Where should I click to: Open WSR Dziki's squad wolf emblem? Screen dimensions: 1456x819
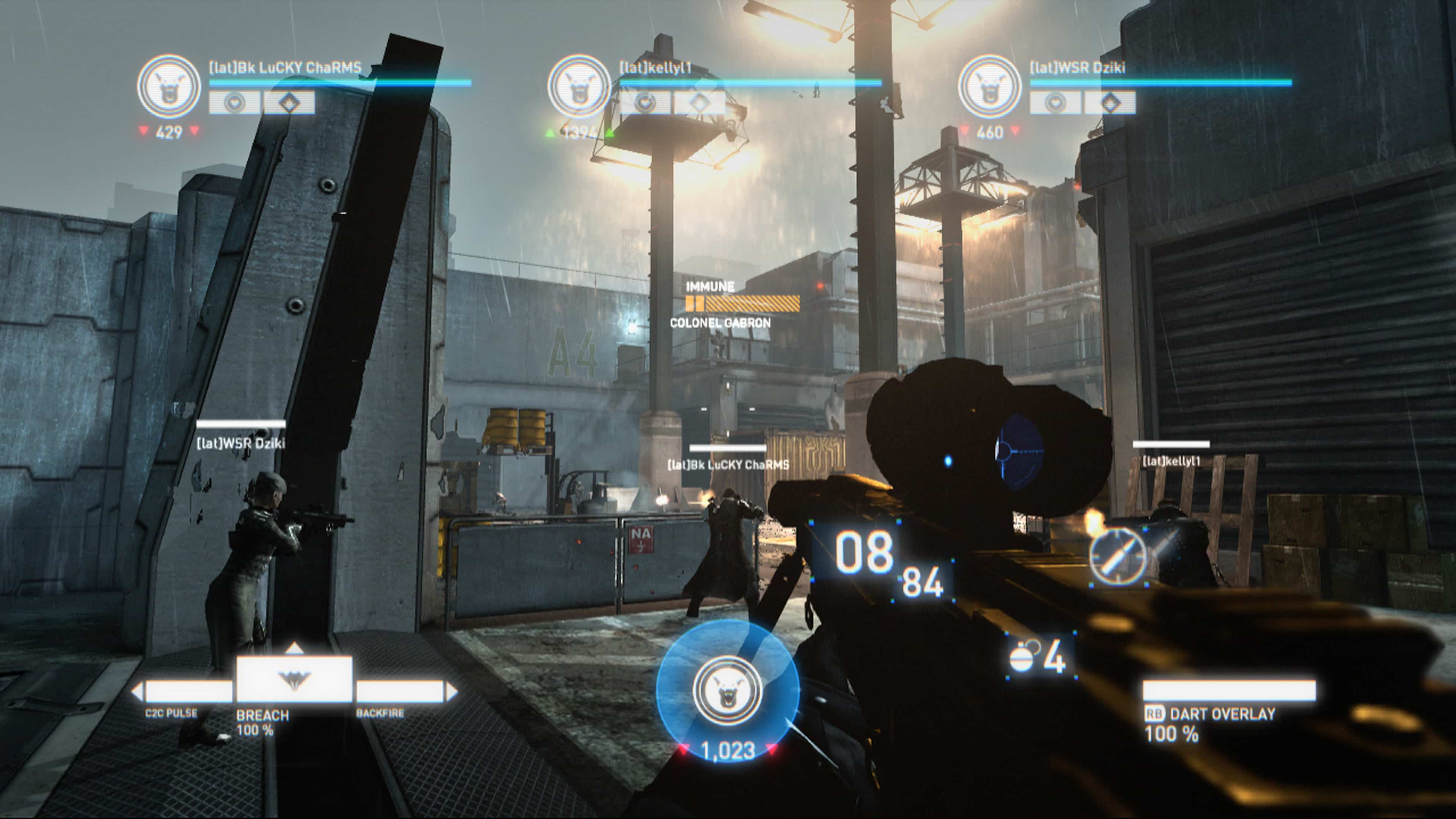coord(990,86)
